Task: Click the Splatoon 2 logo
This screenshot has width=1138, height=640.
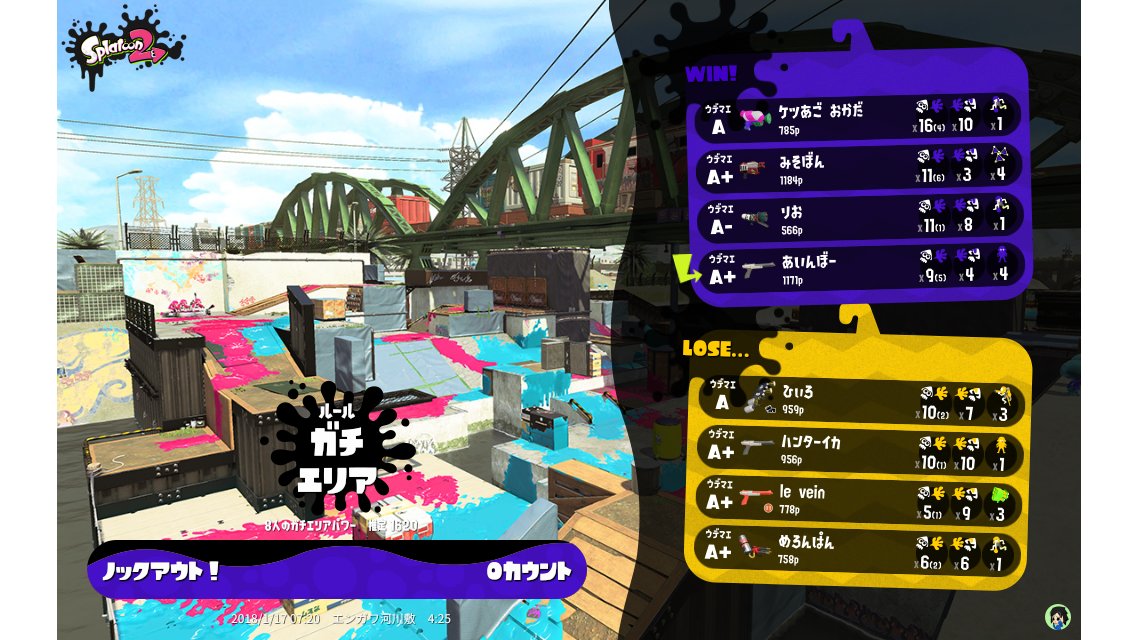Action: point(124,47)
